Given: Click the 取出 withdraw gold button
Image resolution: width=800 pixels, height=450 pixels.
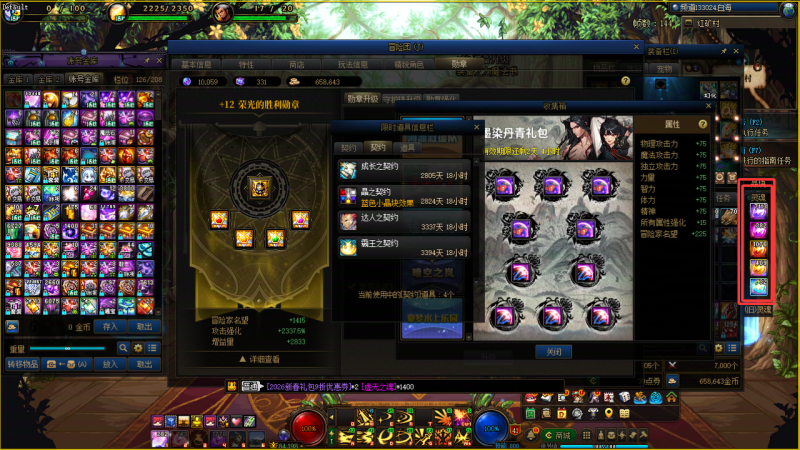Looking at the screenshot, I should coord(145,326).
